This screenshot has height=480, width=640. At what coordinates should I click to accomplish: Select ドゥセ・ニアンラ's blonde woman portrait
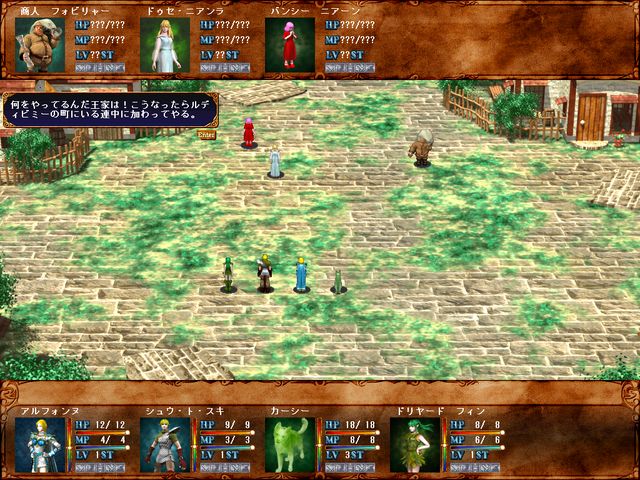click(165, 45)
